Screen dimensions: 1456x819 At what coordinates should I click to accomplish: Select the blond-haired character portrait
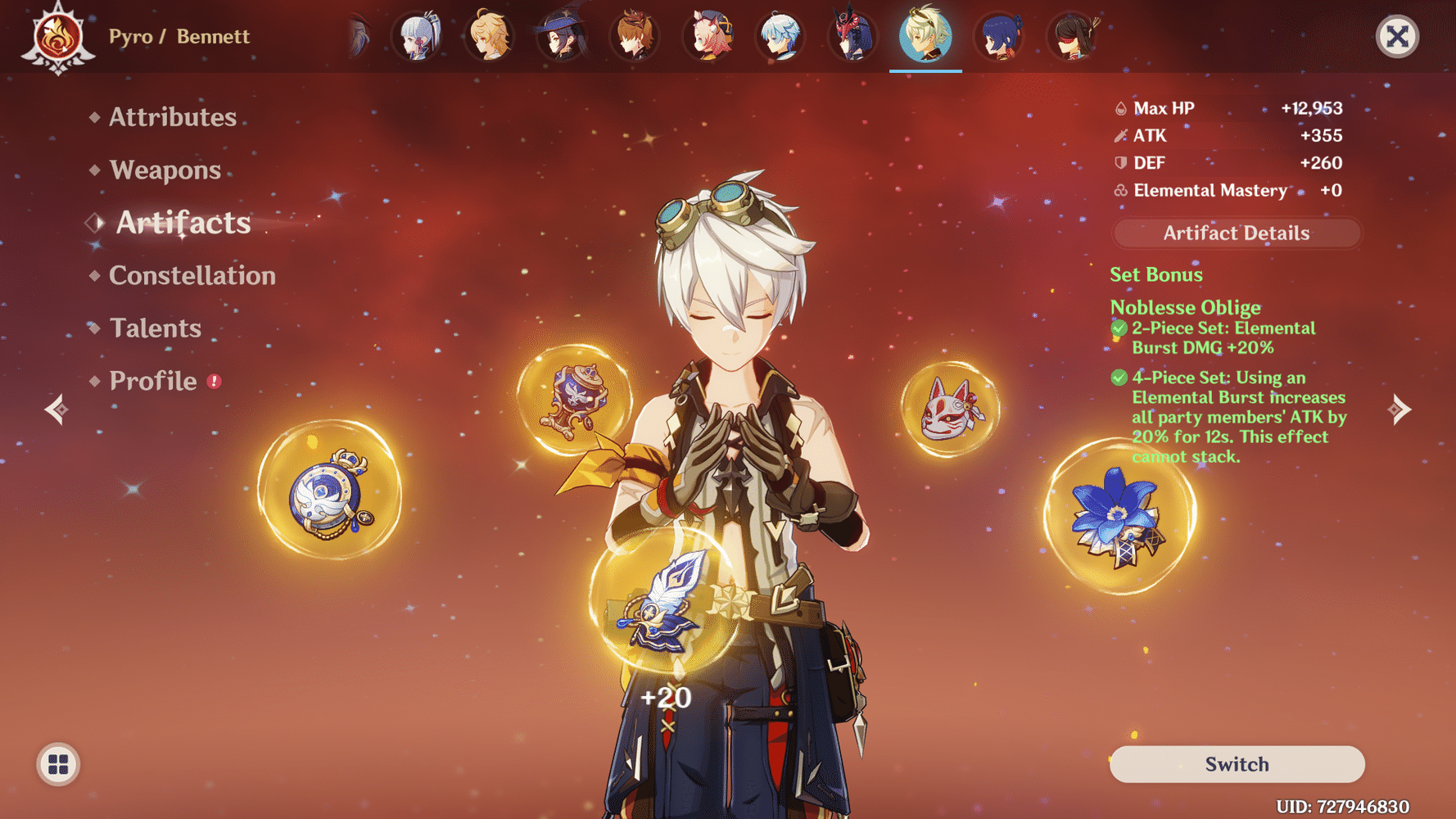(x=490, y=37)
